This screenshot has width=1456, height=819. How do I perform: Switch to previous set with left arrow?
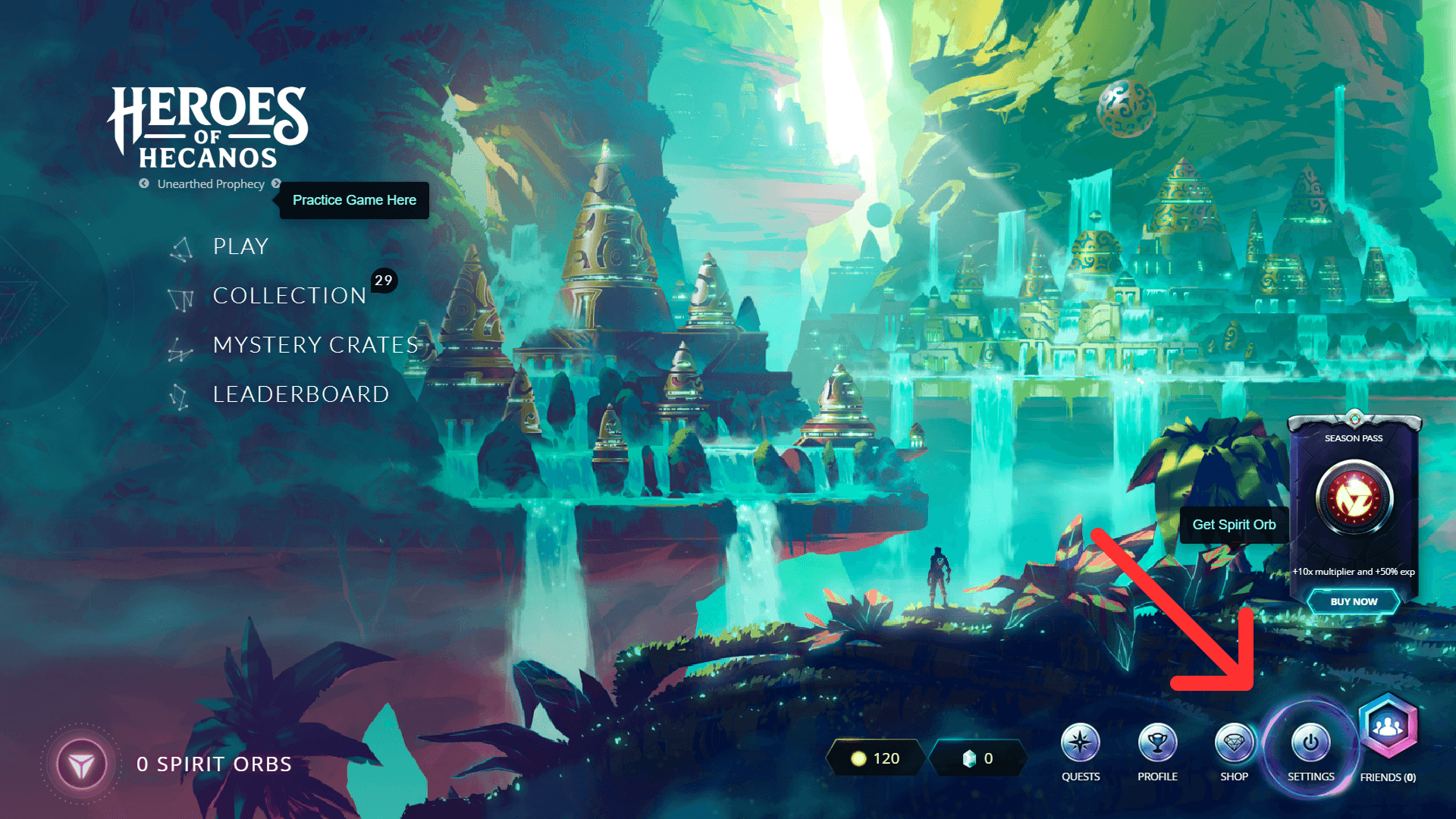tap(144, 184)
